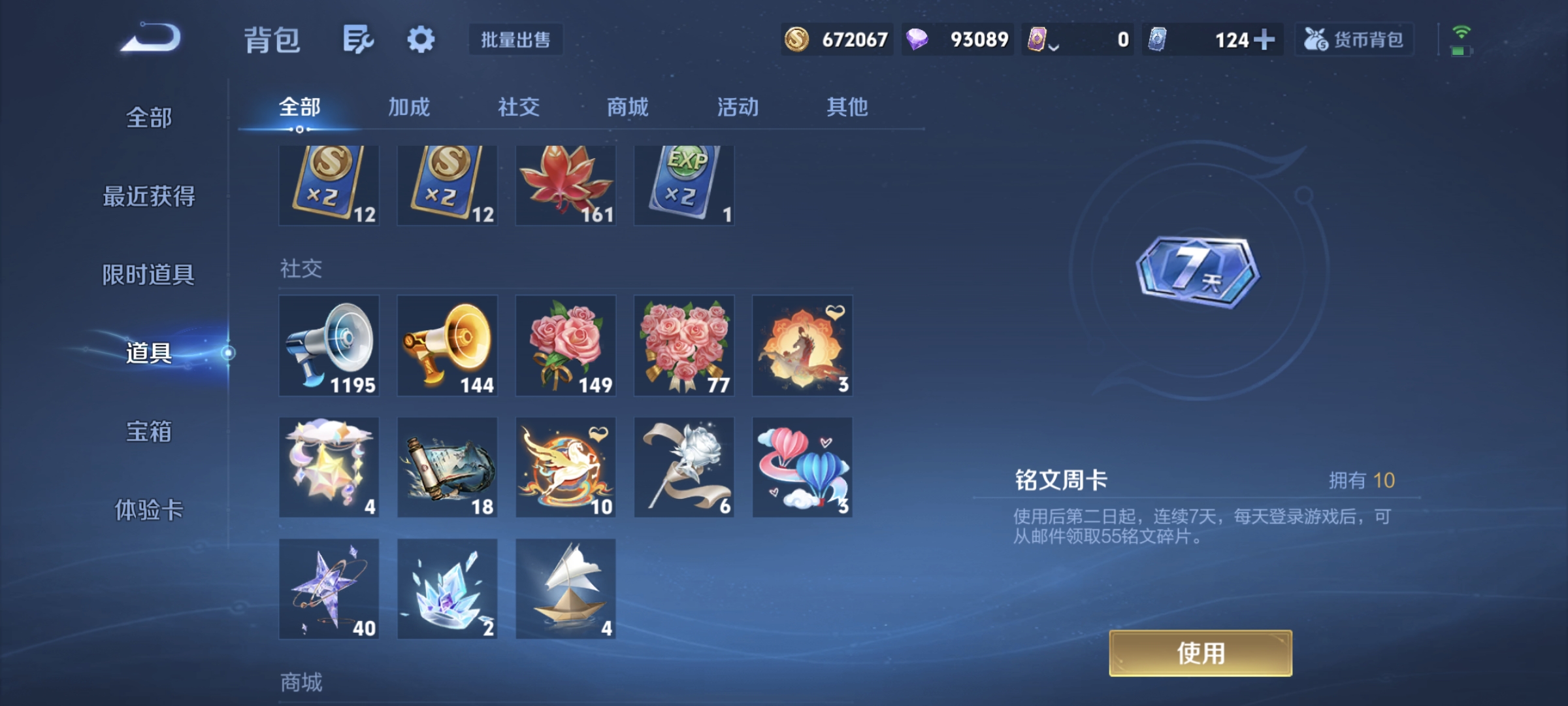1568x706 pixels.
Task: Click the heart hot air balloon item
Action: click(x=802, y=467)
